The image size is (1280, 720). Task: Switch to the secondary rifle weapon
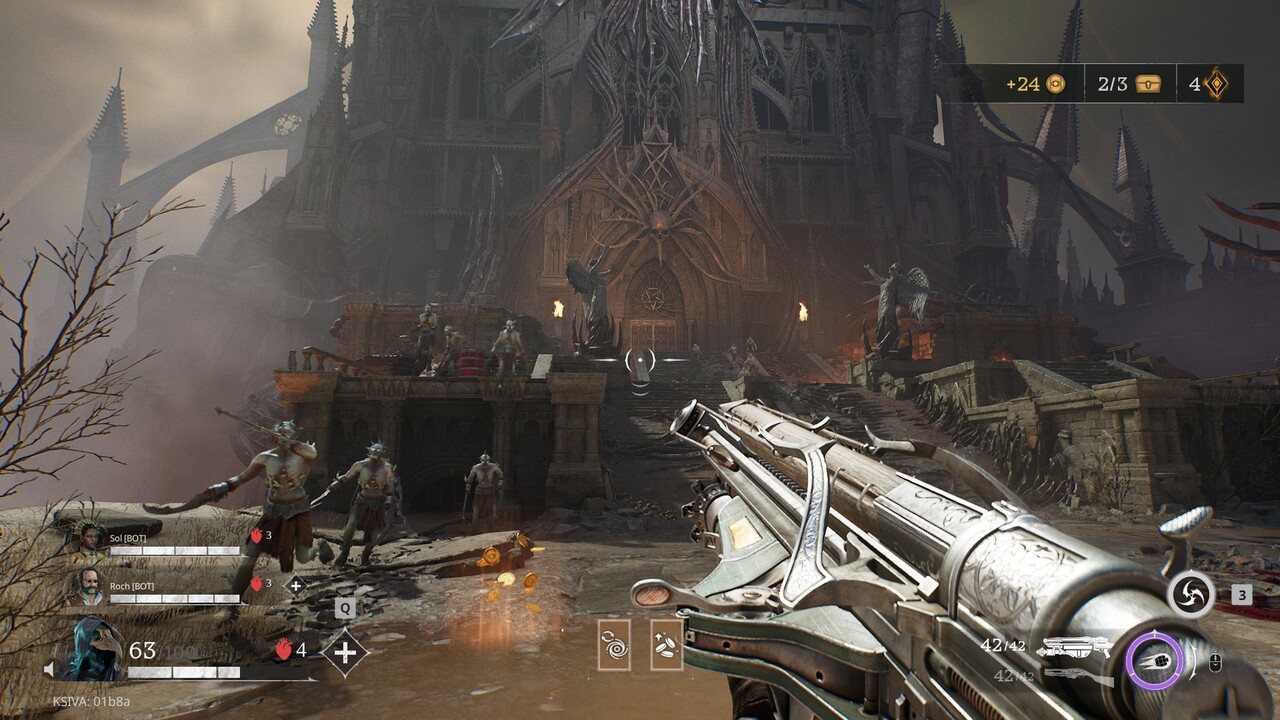pos(1078,677)
